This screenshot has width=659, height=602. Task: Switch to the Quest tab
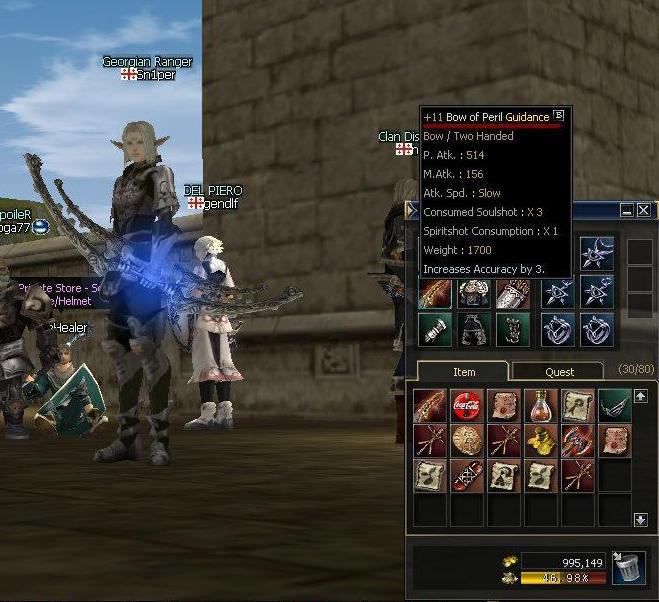(559, 371)
